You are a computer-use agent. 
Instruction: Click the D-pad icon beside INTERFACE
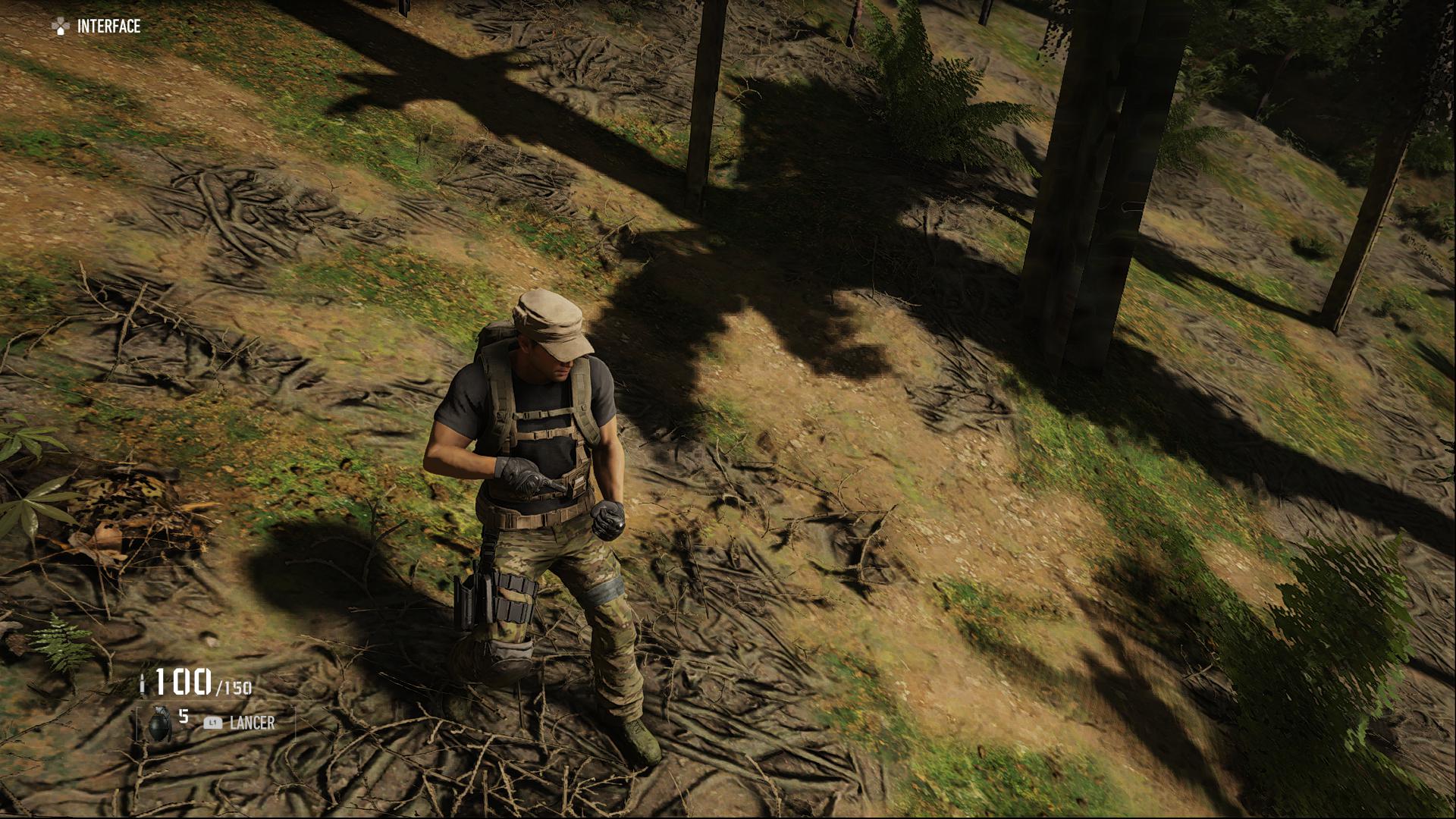click(x=59, y=25)
